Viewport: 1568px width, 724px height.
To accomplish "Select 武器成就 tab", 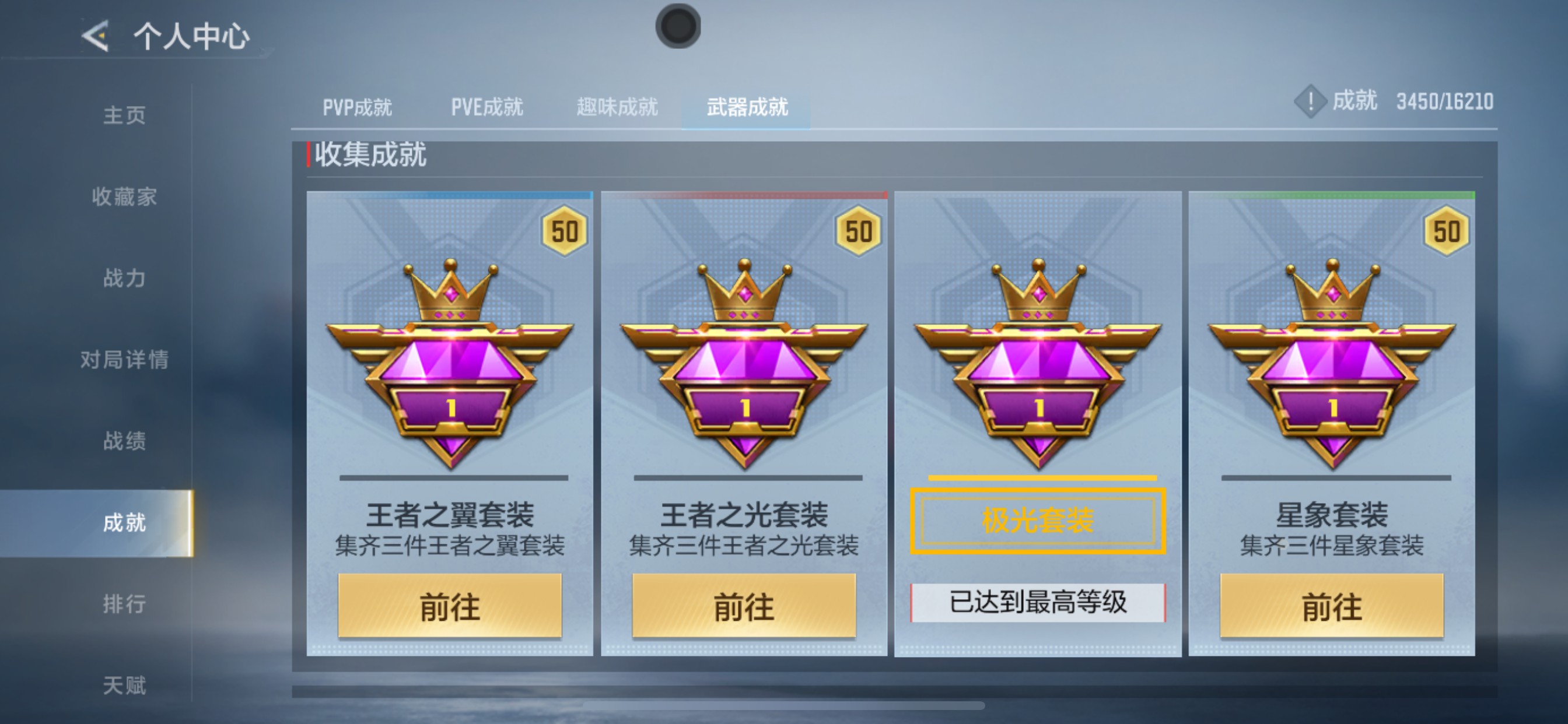I will coord(747,107).
